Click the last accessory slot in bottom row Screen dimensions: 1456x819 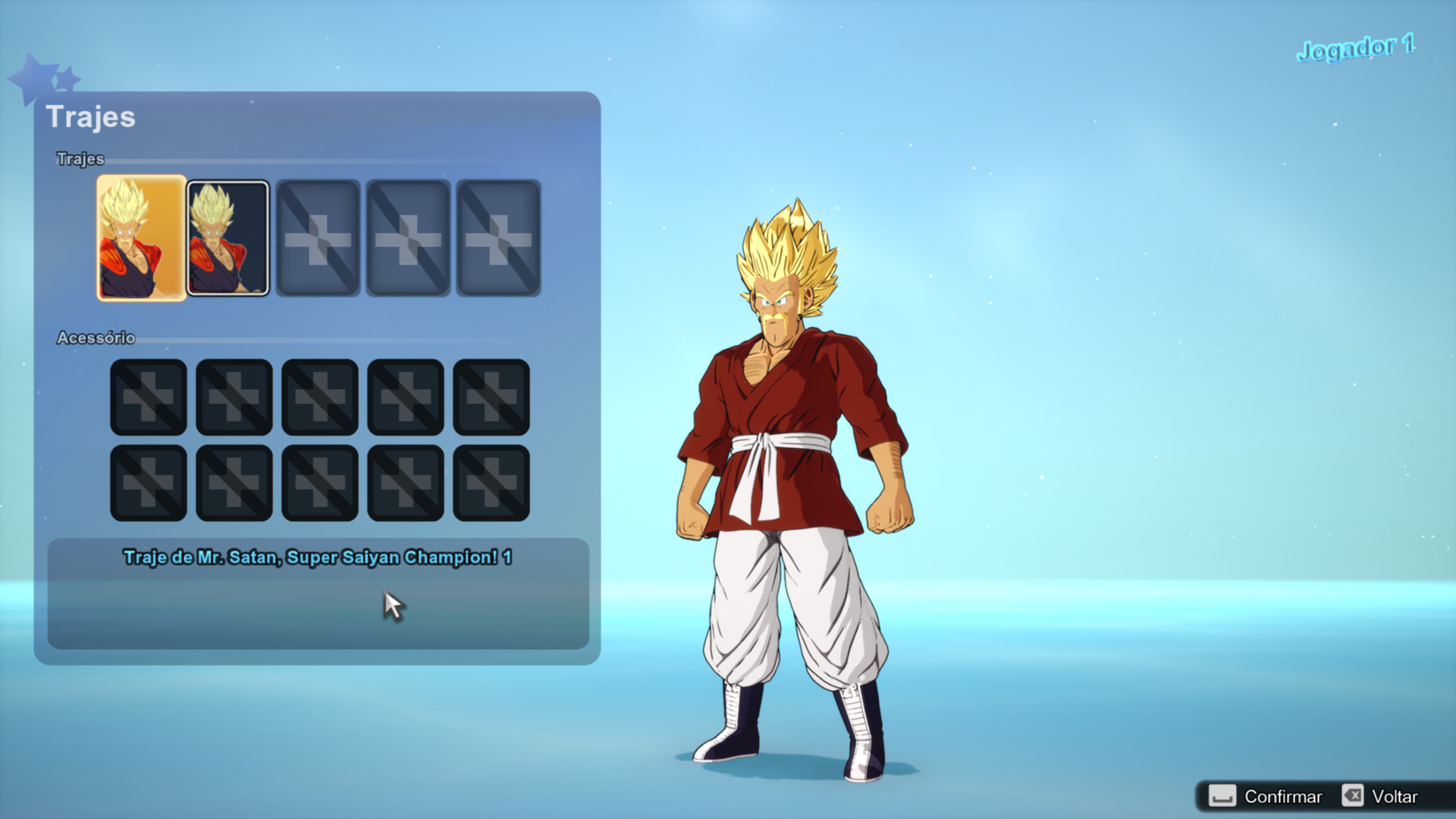491,482
